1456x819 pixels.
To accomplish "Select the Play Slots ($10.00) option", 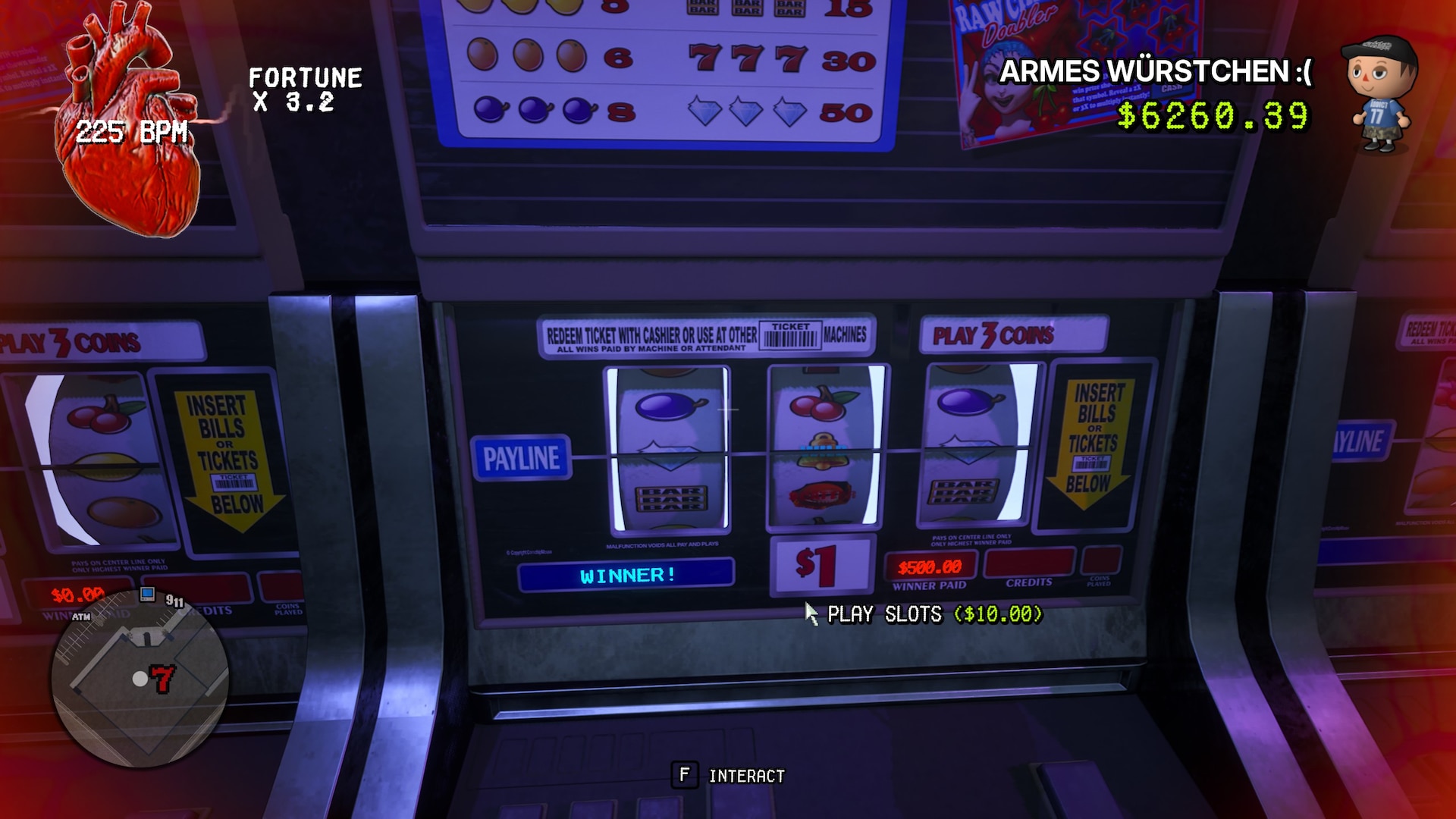I will tap(934, 614).
